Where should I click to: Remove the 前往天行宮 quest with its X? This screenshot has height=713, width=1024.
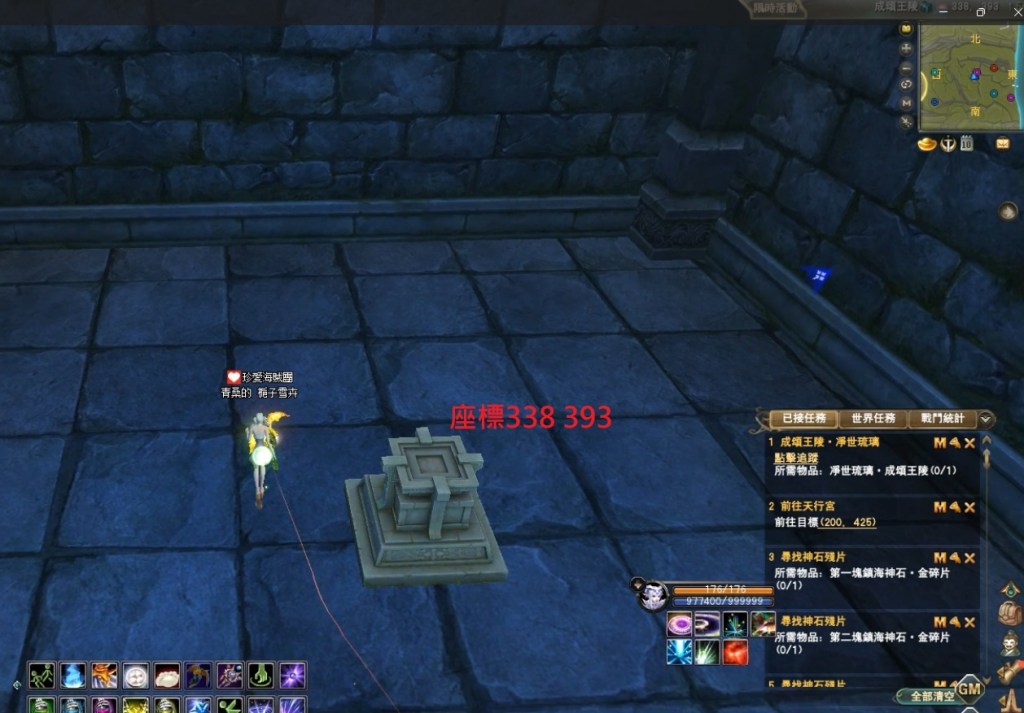pyautogui.click(x=969, y=508)
